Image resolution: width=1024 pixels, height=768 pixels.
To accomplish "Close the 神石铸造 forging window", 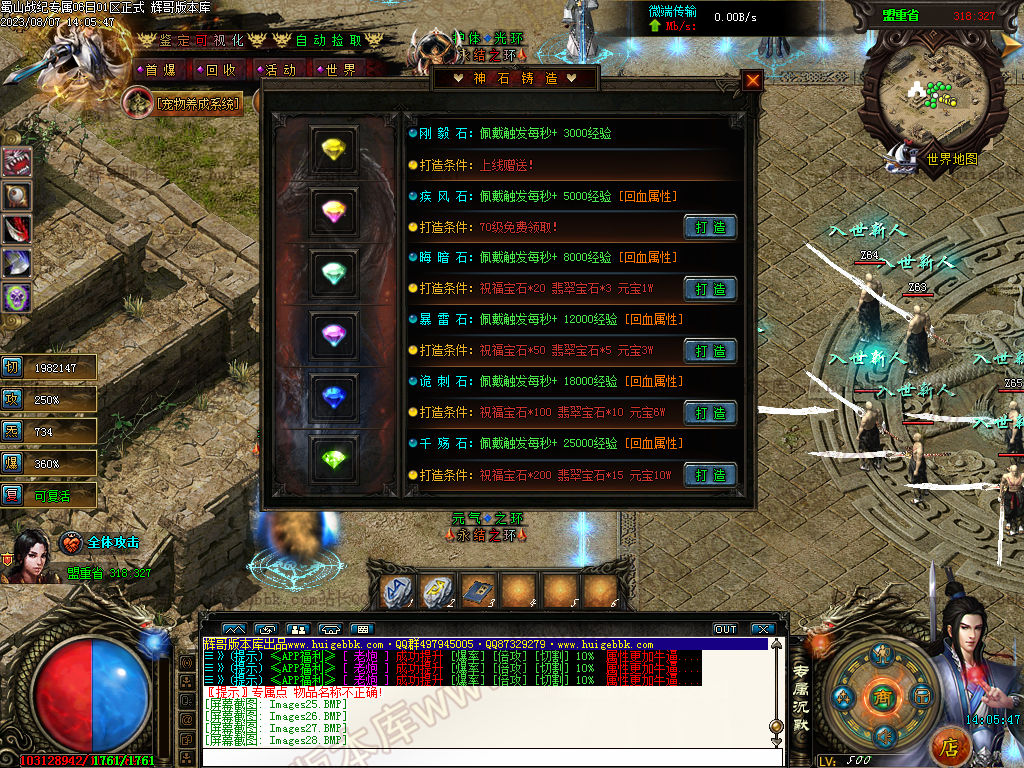I will click(x=753, y=81).
